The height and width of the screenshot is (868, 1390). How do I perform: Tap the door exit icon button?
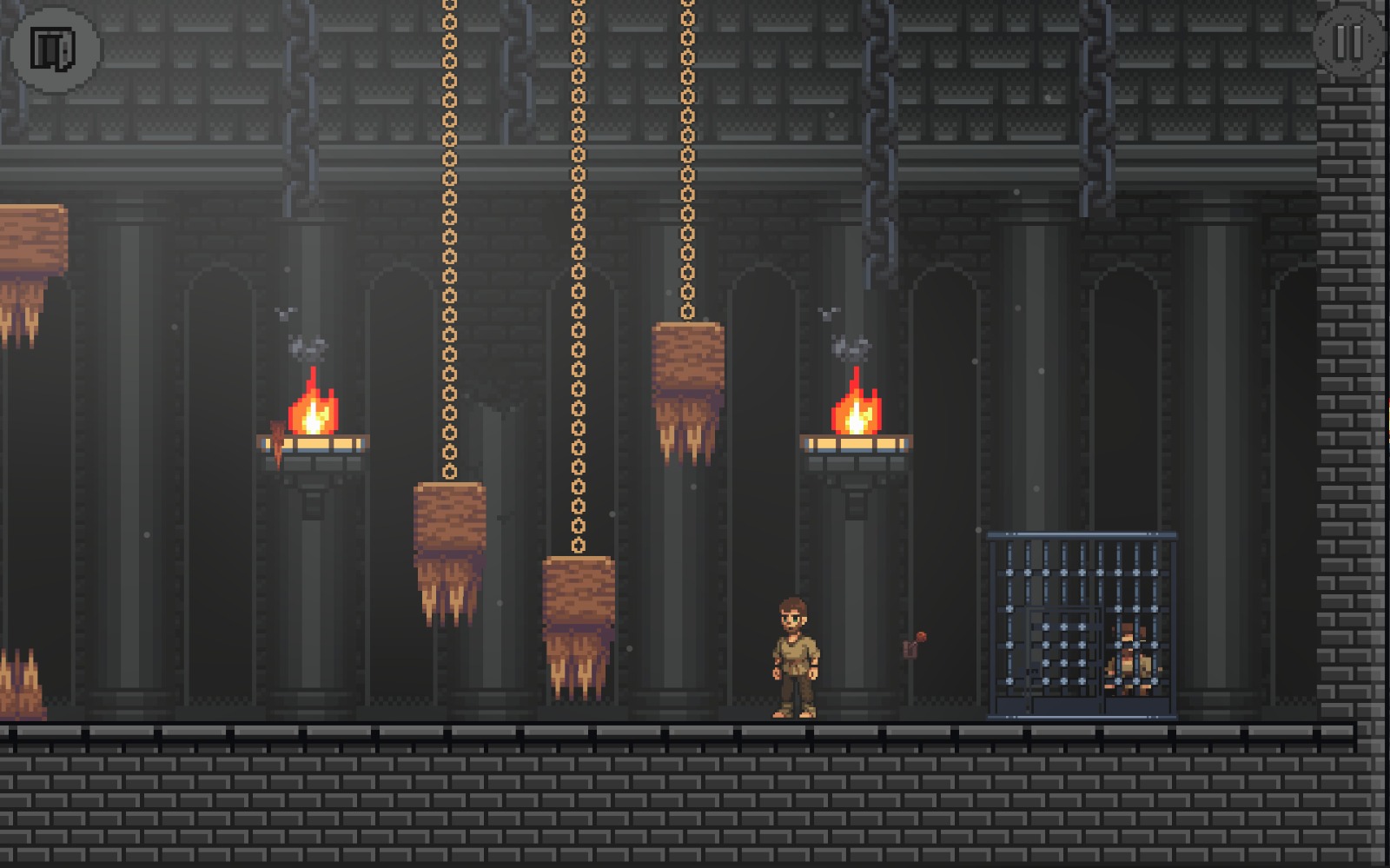[54, 49]
